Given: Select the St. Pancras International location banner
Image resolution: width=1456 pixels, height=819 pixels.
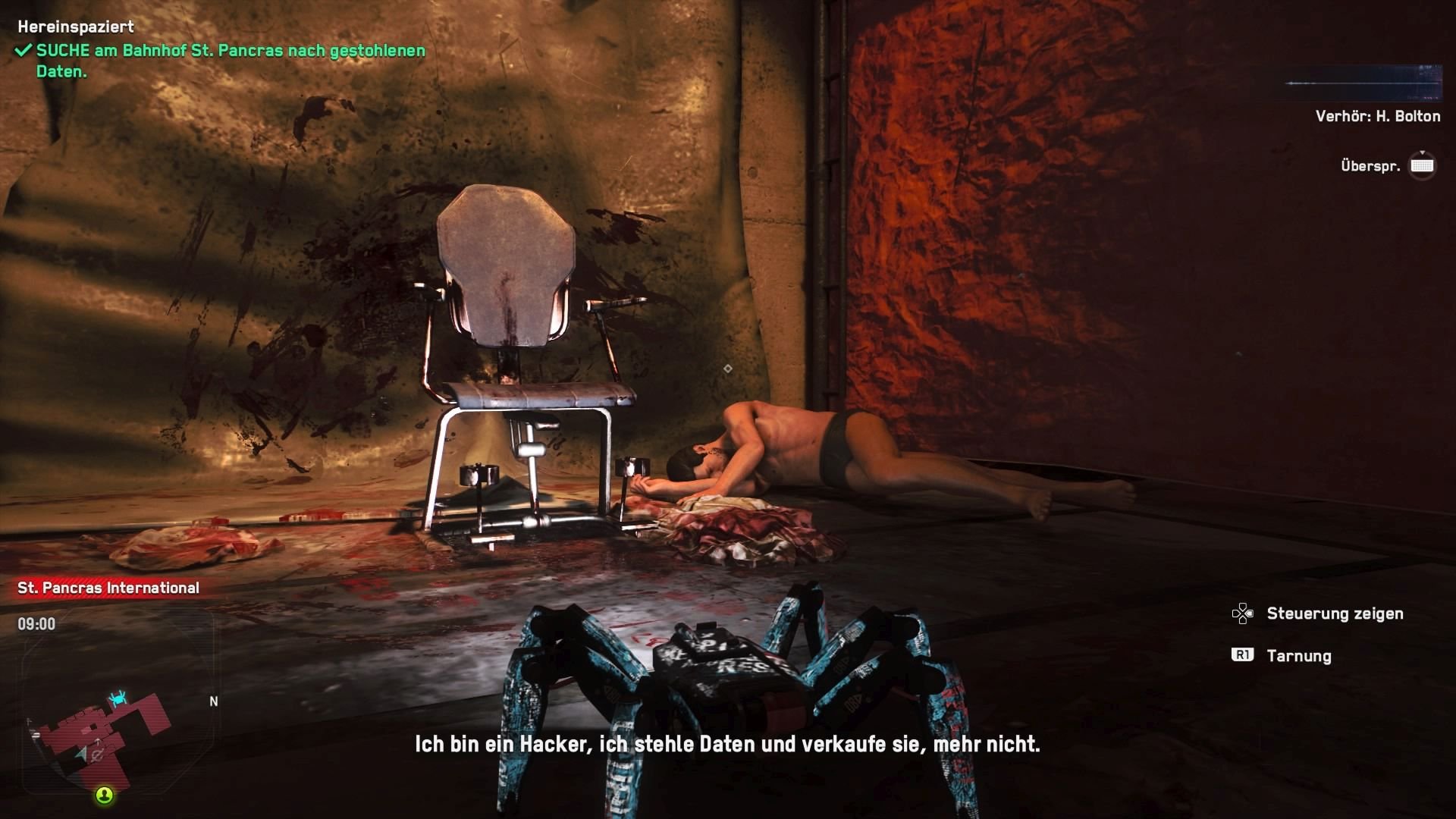Looking at the screenshot, I should coord(106,586).
